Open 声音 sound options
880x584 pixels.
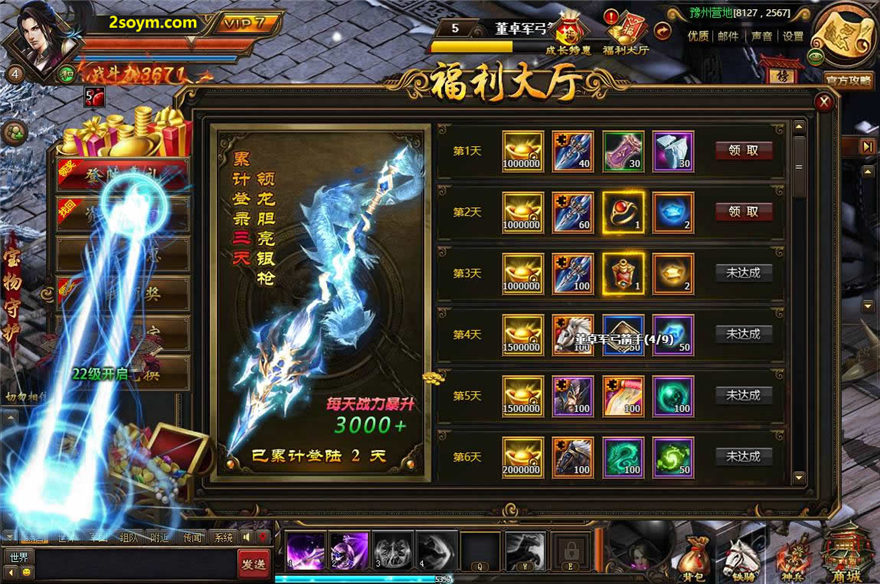pos(761,36)
